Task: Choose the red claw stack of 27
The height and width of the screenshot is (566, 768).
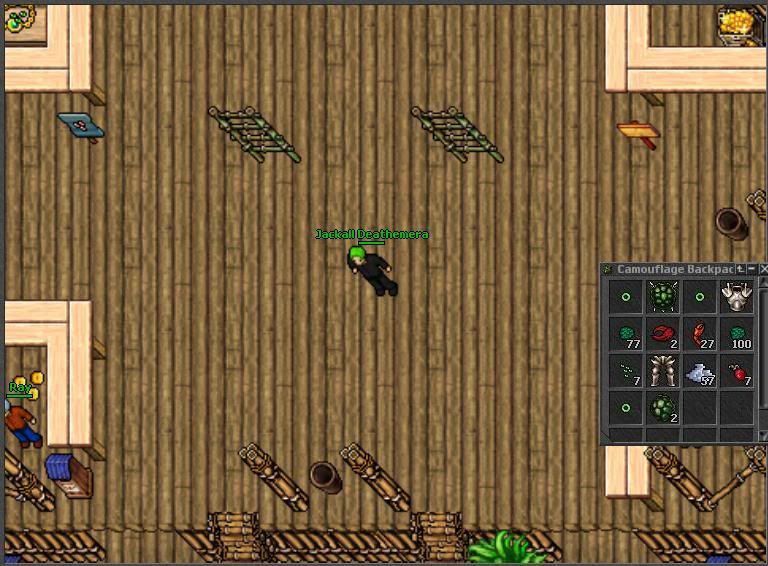Action: coord(700,335)
